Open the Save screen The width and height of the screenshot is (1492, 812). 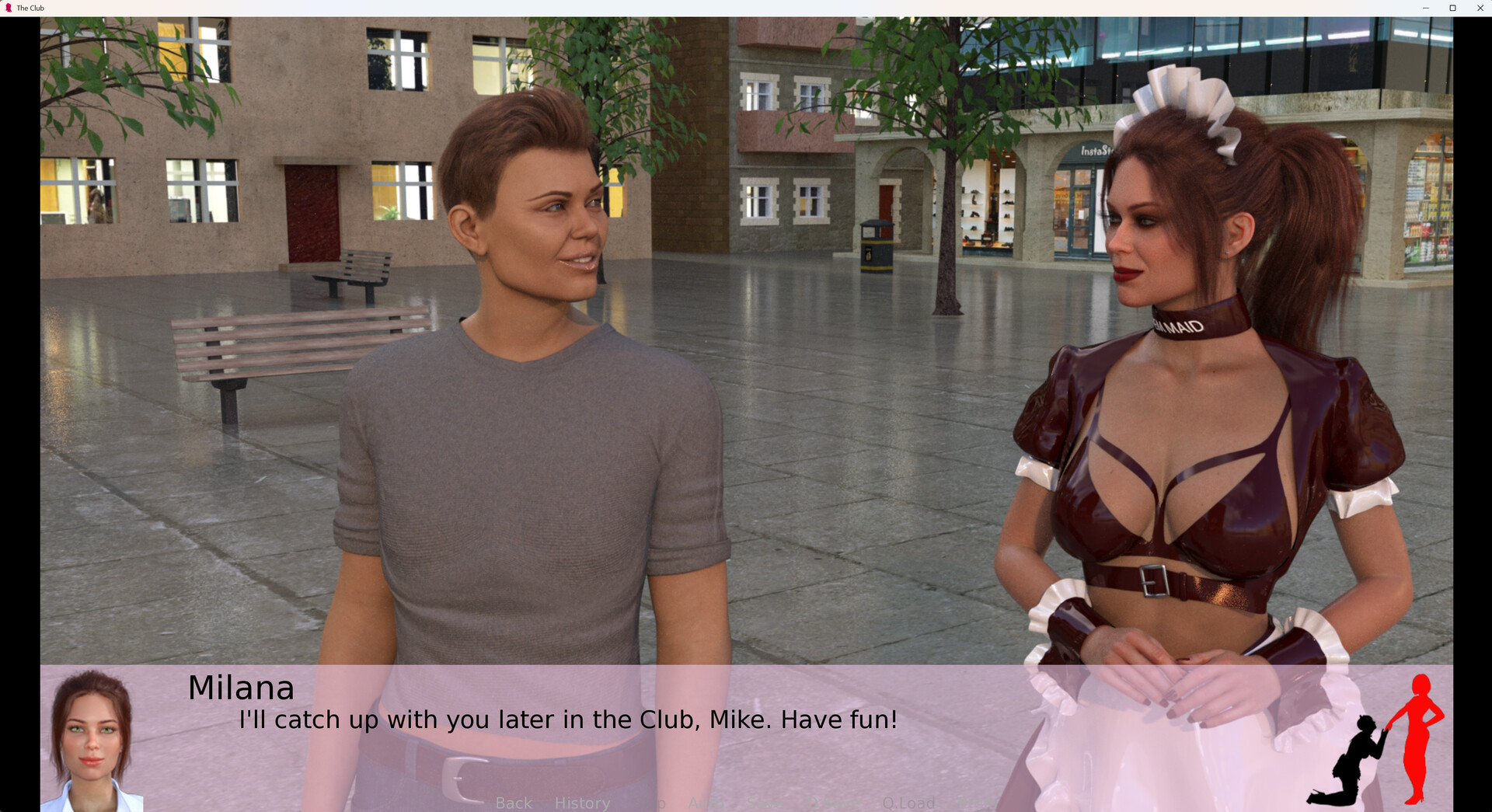pyautogui.click(x=765, y=803)
